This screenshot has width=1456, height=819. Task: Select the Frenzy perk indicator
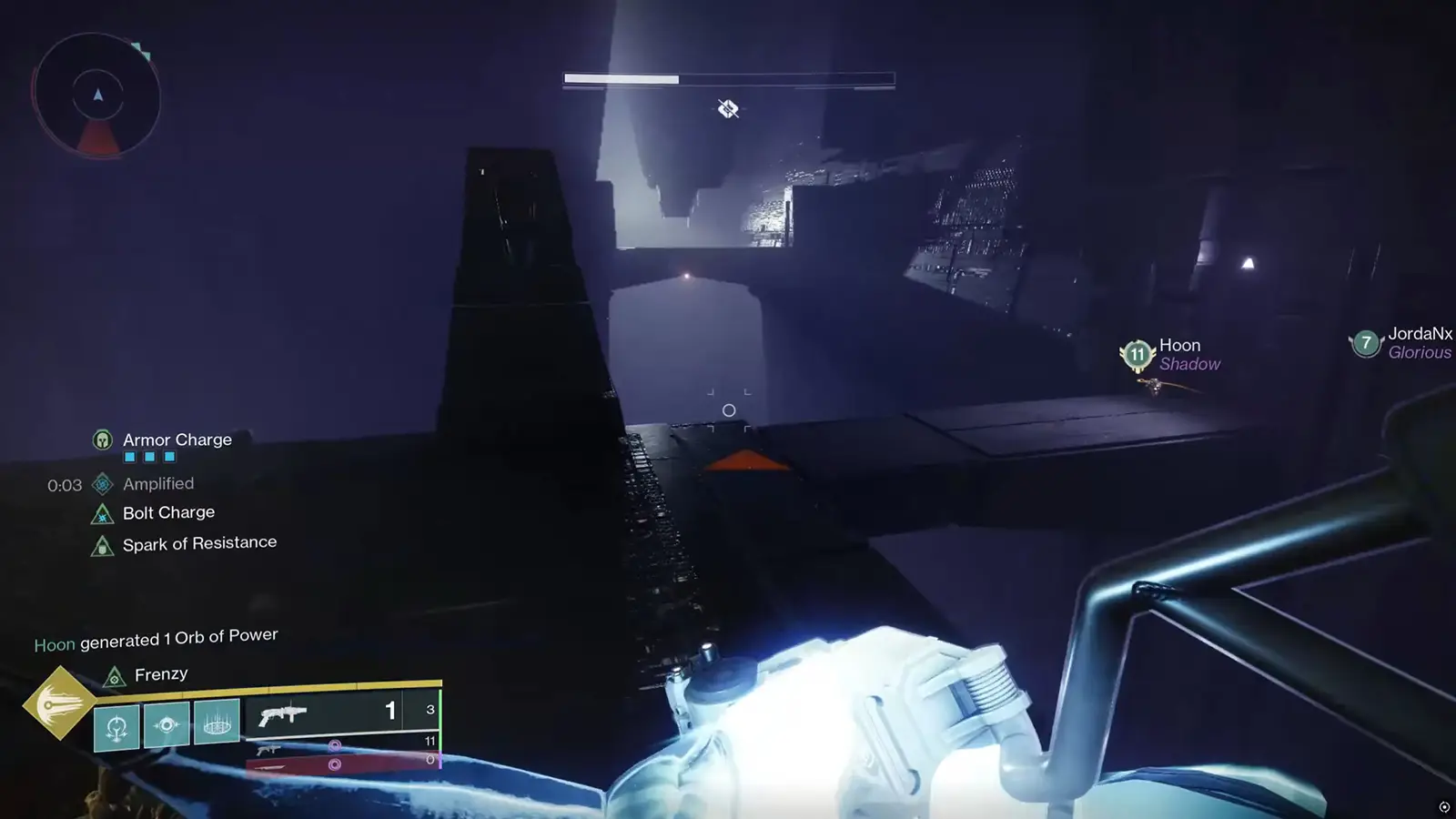click(x=160, y=674)
